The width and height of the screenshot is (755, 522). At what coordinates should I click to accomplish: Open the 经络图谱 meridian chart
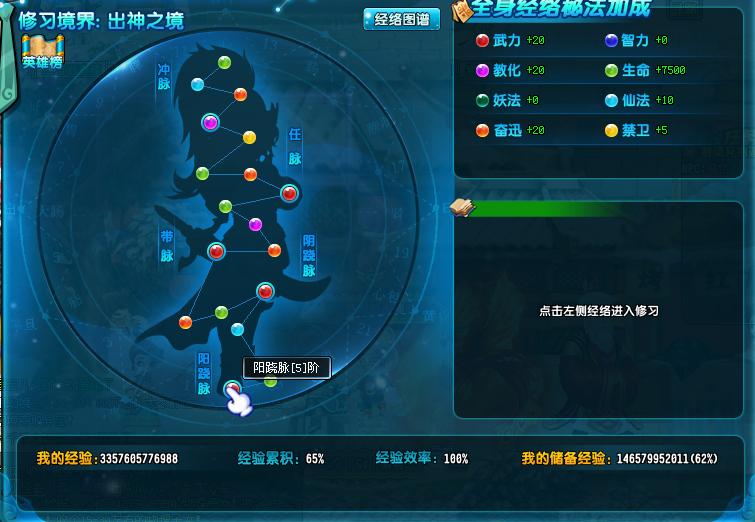coord(401,20)
